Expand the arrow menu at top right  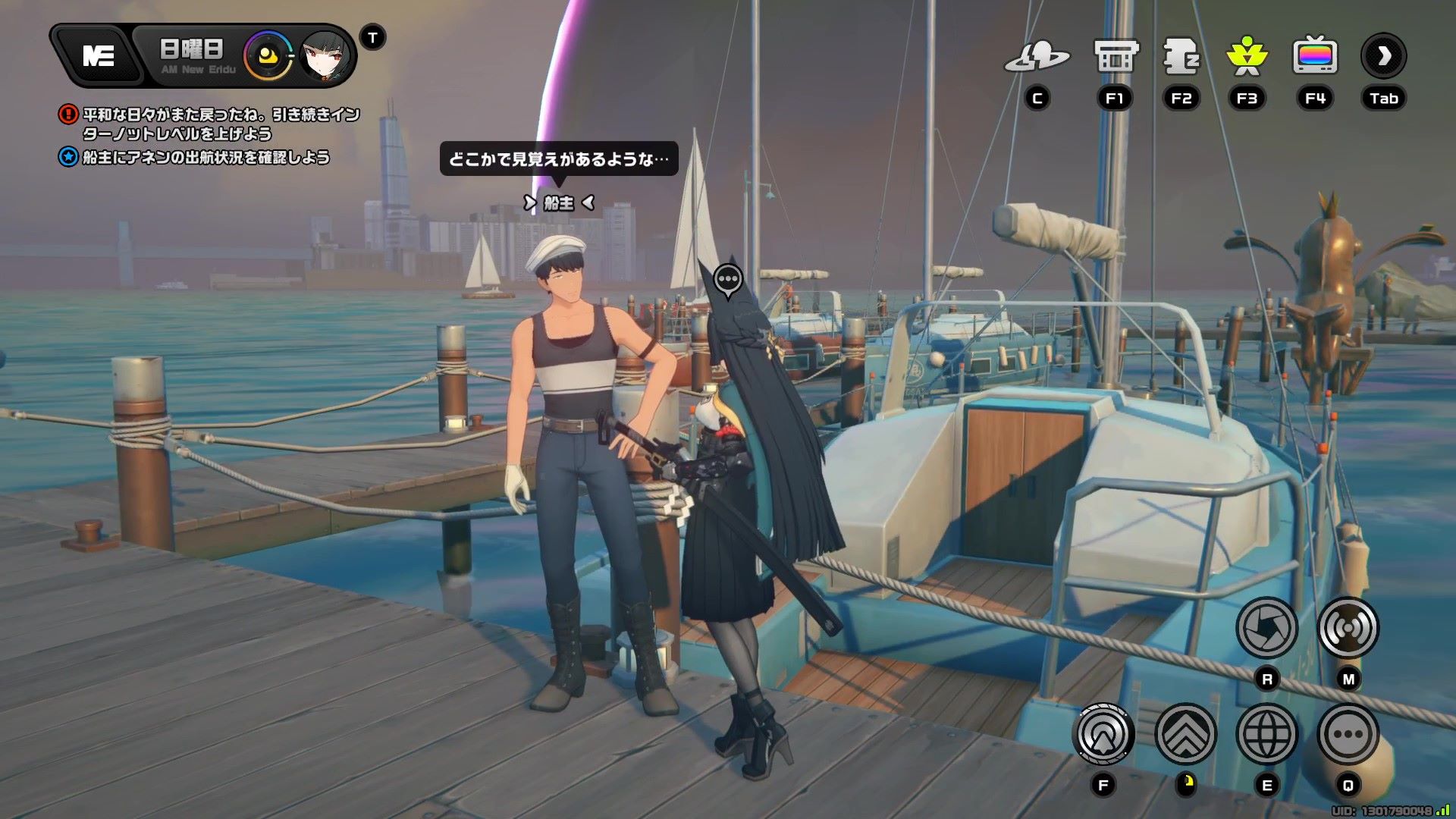tap(1383, 56)
